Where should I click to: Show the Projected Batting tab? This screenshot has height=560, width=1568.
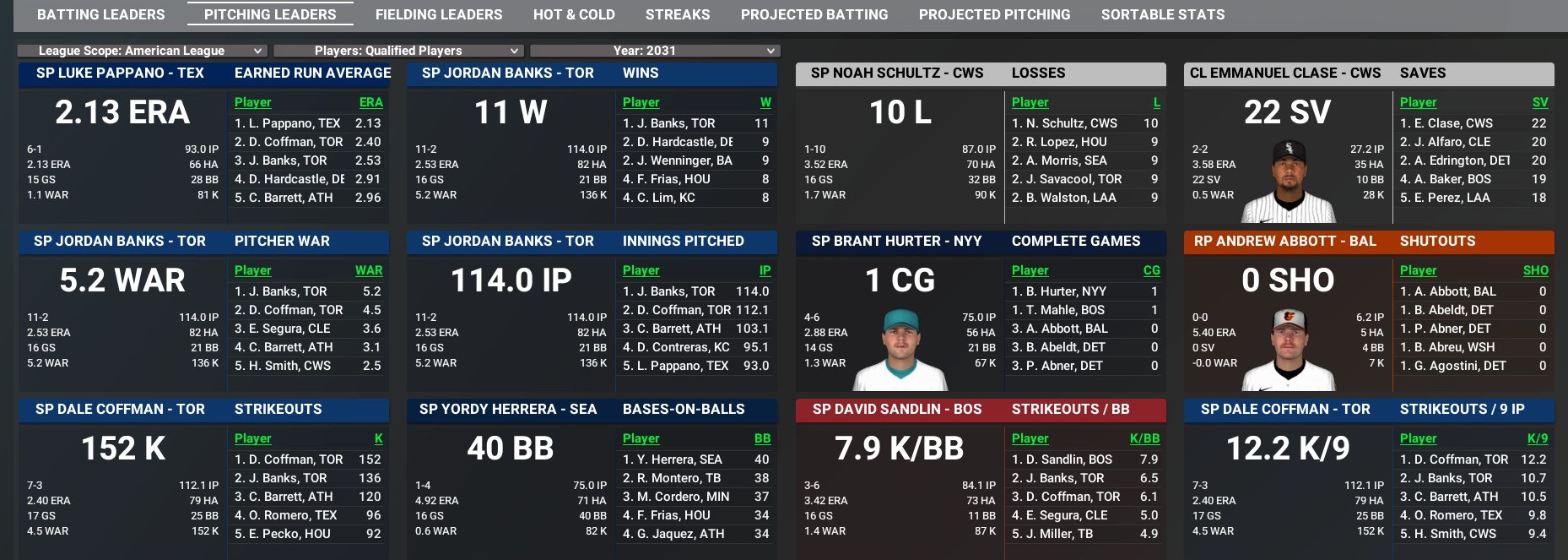point(814,14)
